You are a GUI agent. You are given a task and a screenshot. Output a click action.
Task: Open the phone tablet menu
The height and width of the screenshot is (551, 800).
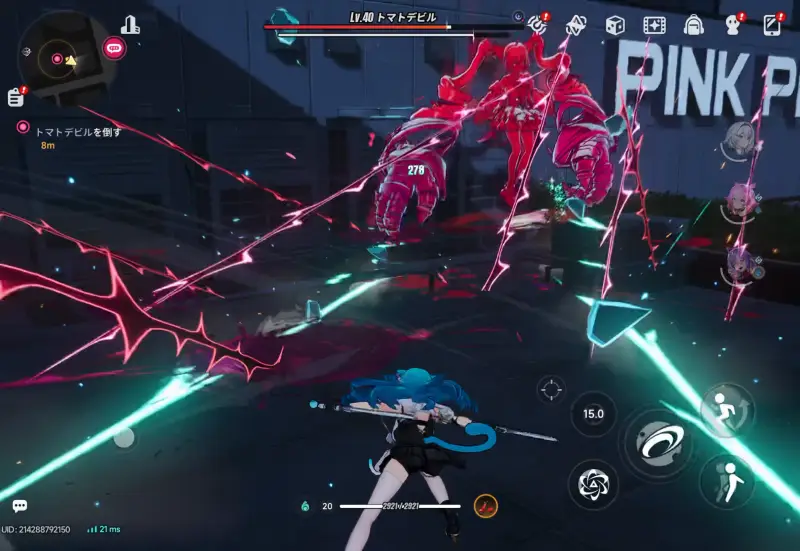click(771, 25)
